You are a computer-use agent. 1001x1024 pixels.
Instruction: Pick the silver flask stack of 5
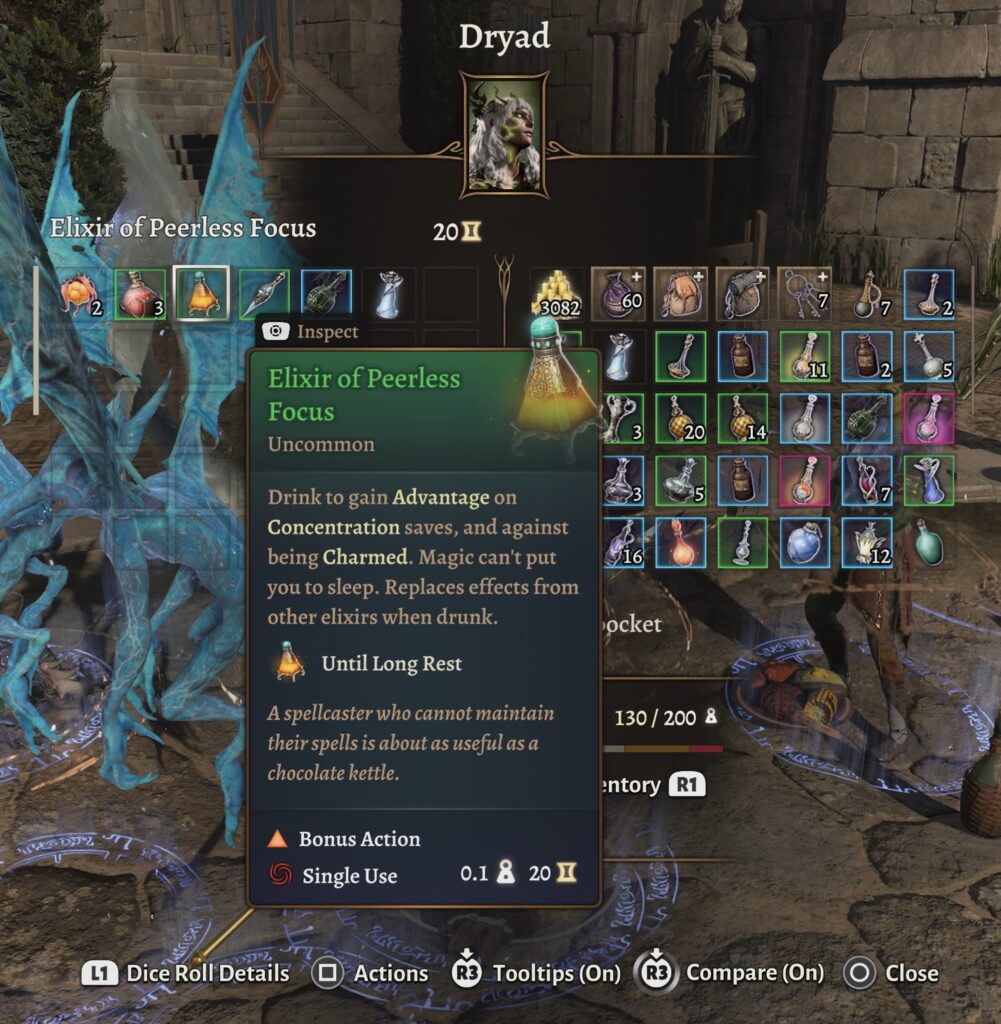pyautogui.click(x=681, y=480)
